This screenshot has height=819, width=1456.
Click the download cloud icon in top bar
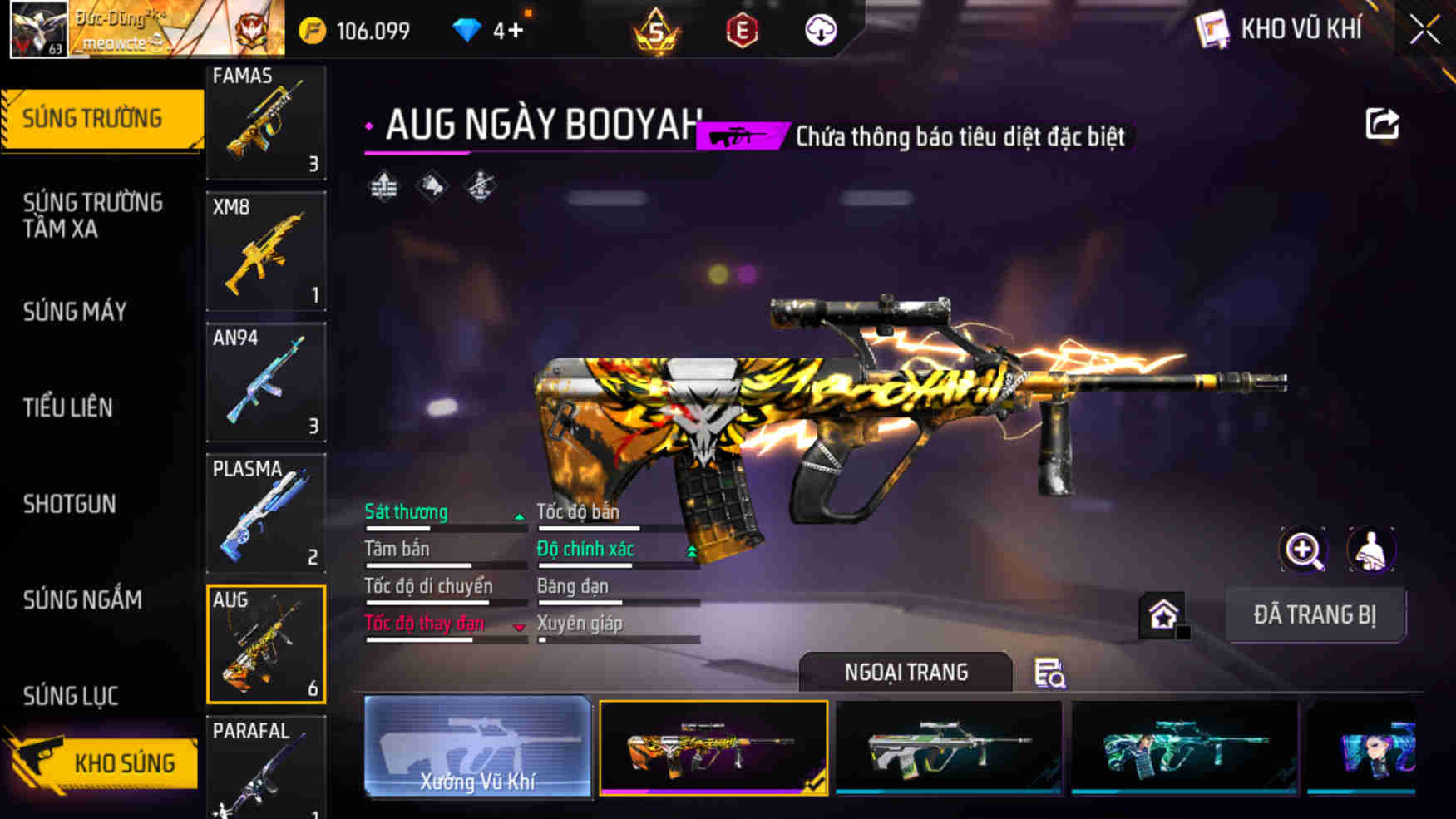pos(821,31)
